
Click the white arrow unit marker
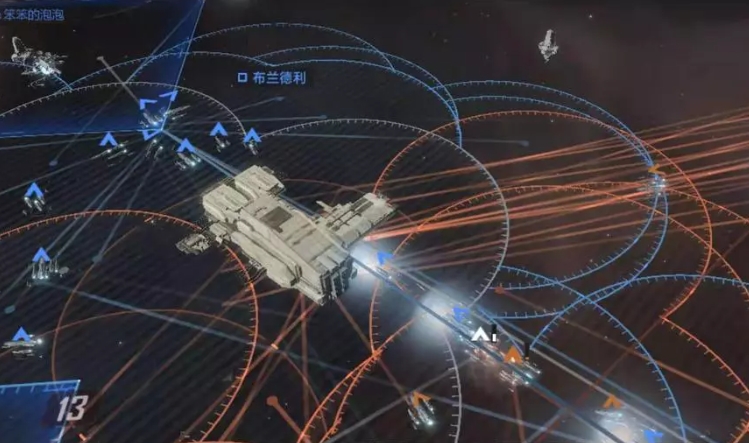(484, 333)
